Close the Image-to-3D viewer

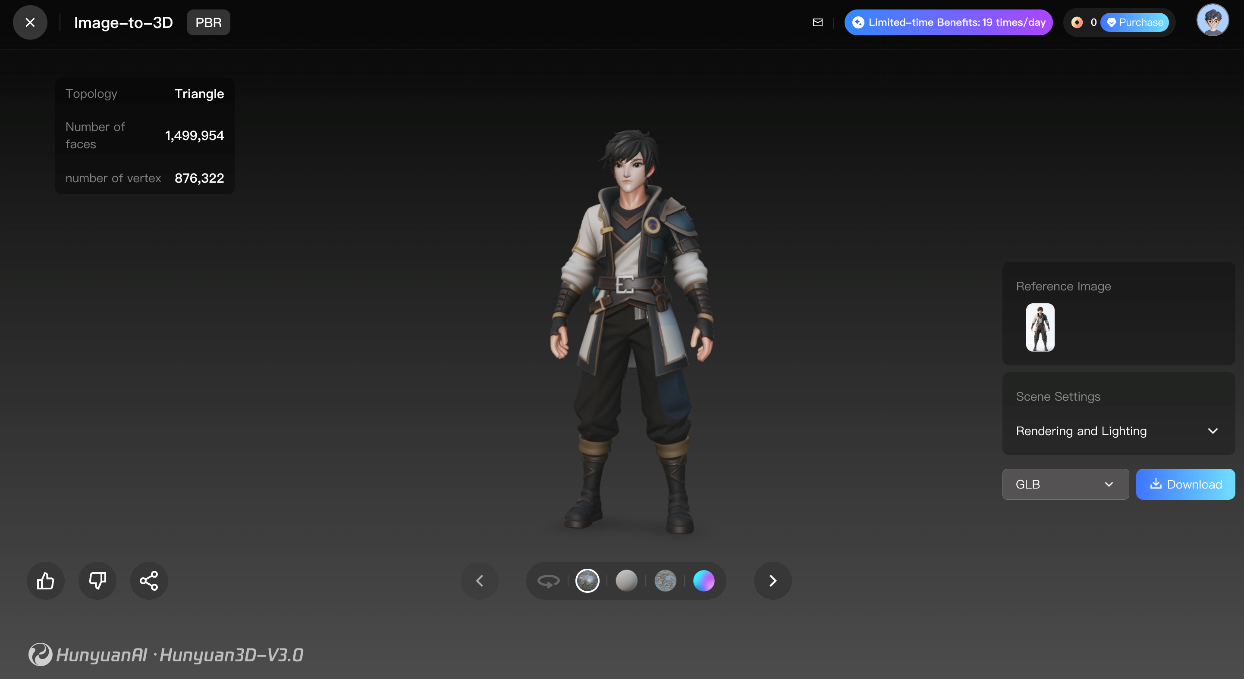pos(30,22)
